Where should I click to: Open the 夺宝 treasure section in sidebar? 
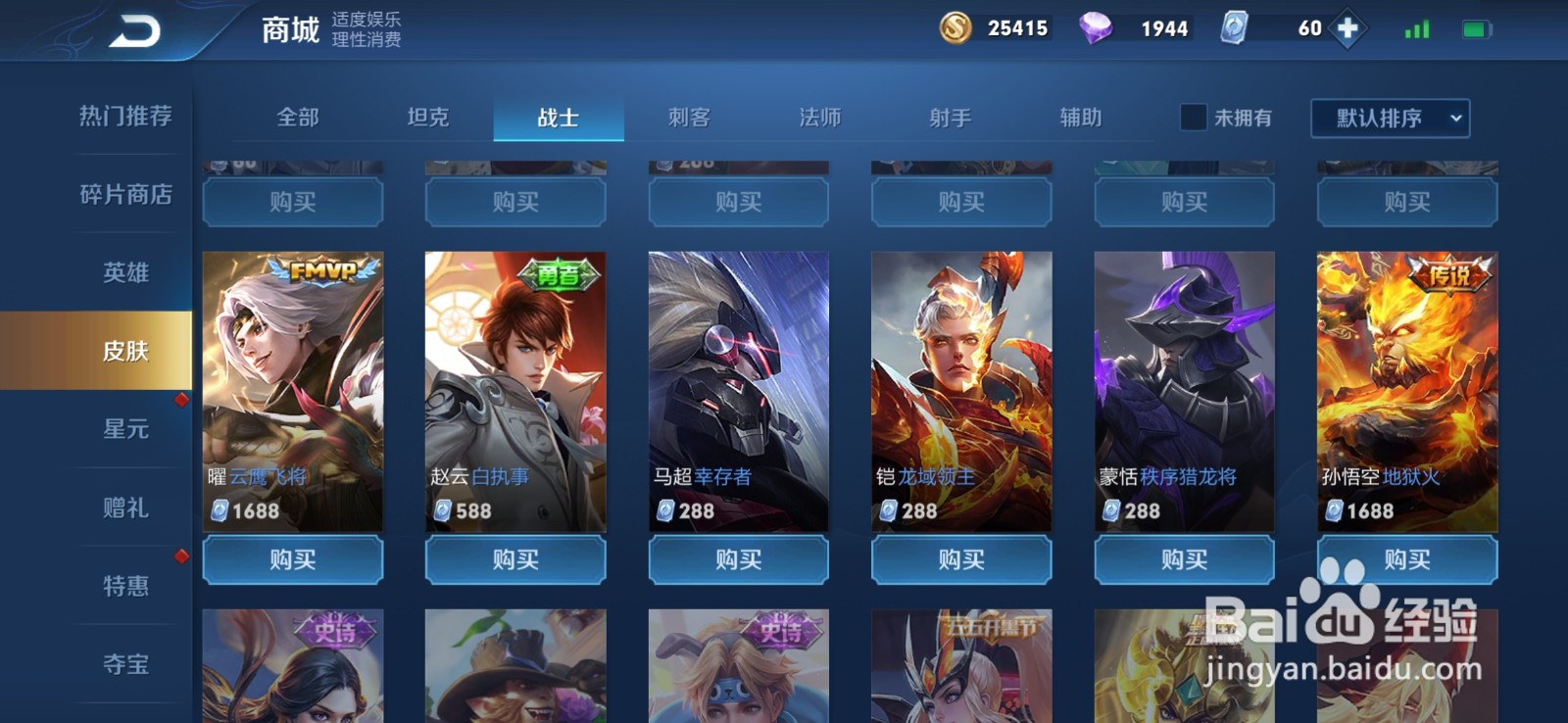click(125, 664)
